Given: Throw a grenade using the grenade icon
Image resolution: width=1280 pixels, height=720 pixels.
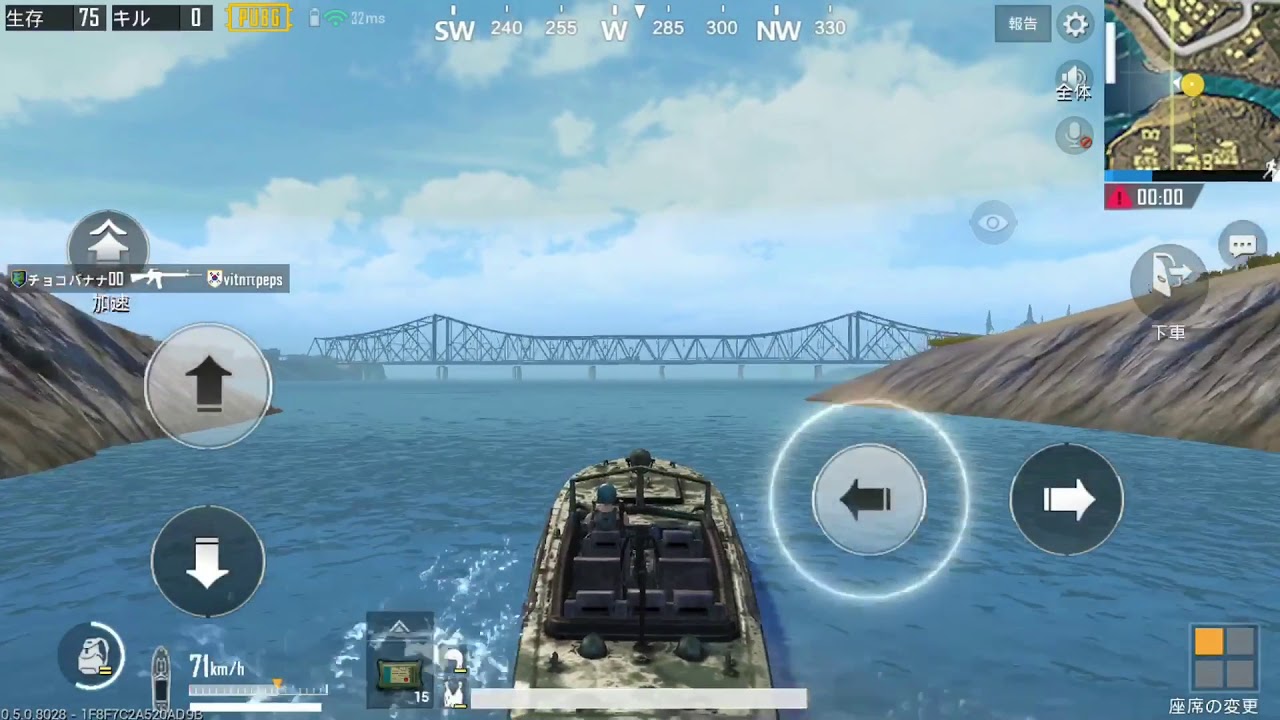Looking at the screenshot, I should coord(90,657).
